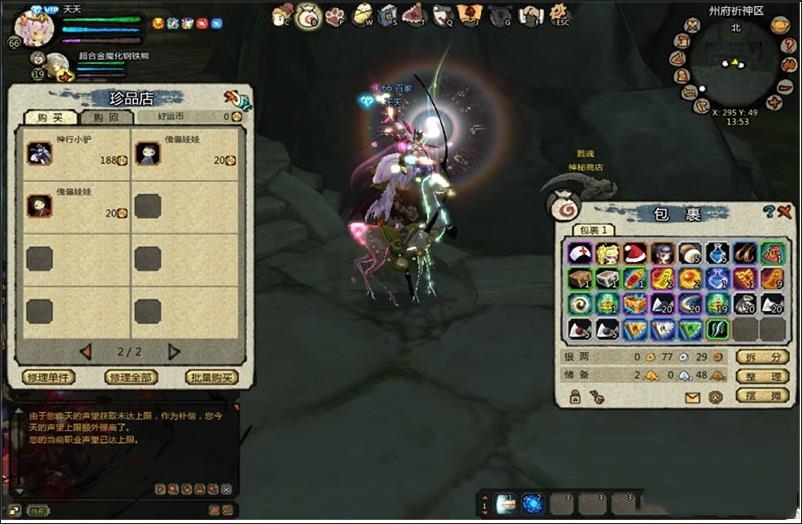The image size is (802, 524).
Task: Click the 整理 sort button
Action: pyautogui.click(x=762, y=376)
